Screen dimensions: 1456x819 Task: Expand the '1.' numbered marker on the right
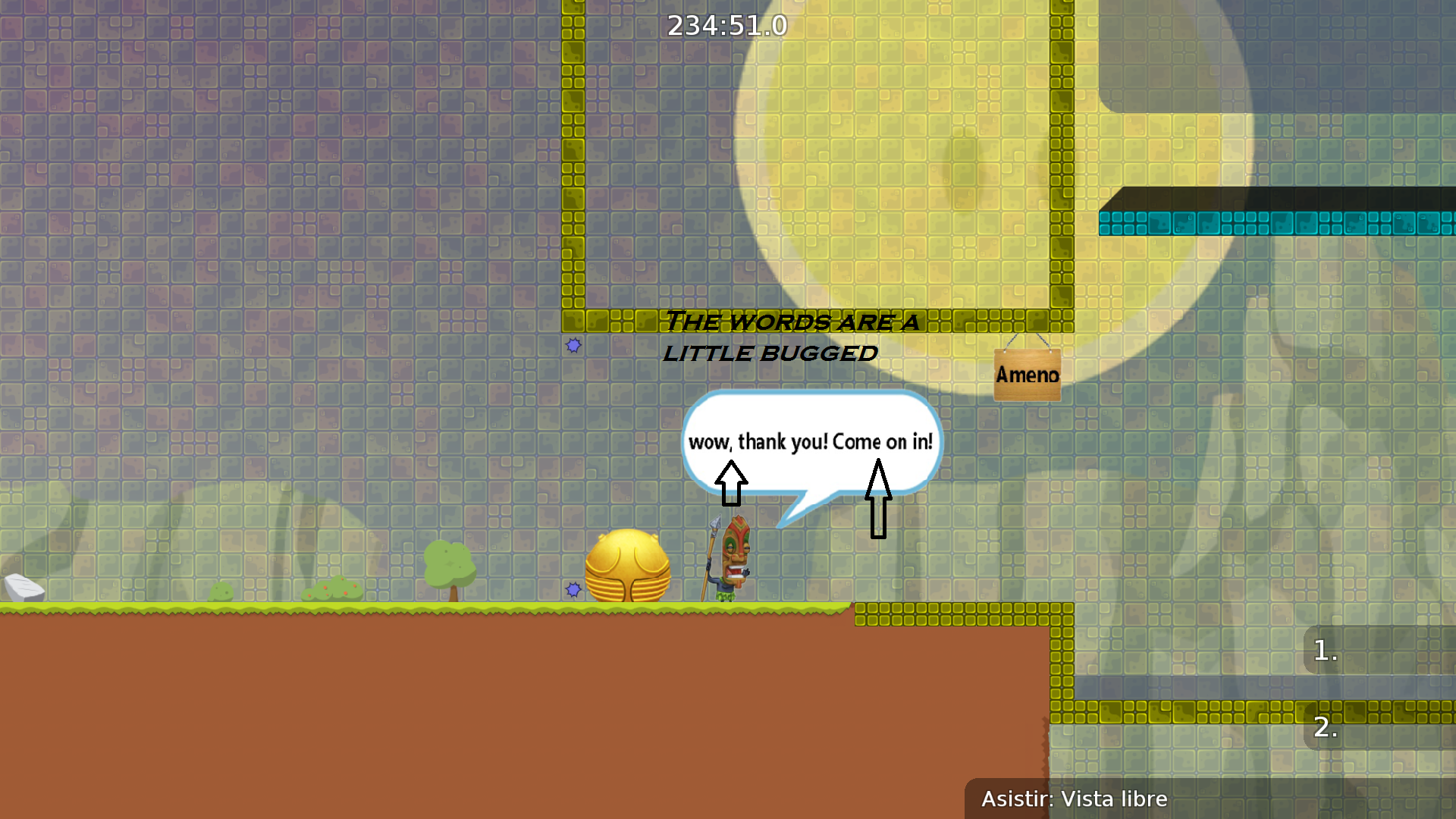coord(1326,650)
